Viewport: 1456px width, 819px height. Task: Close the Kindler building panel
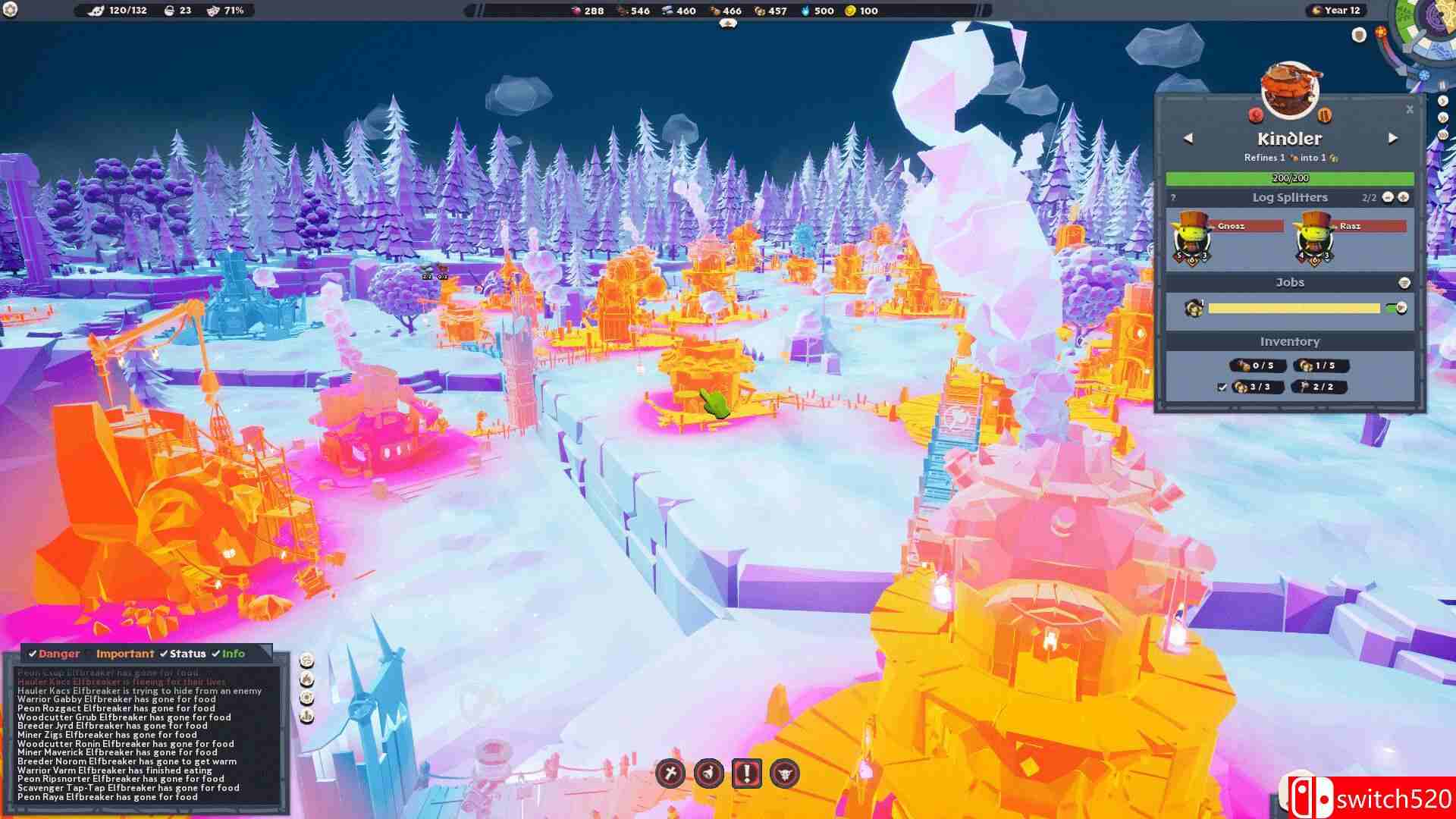(x=1410, y=110)
